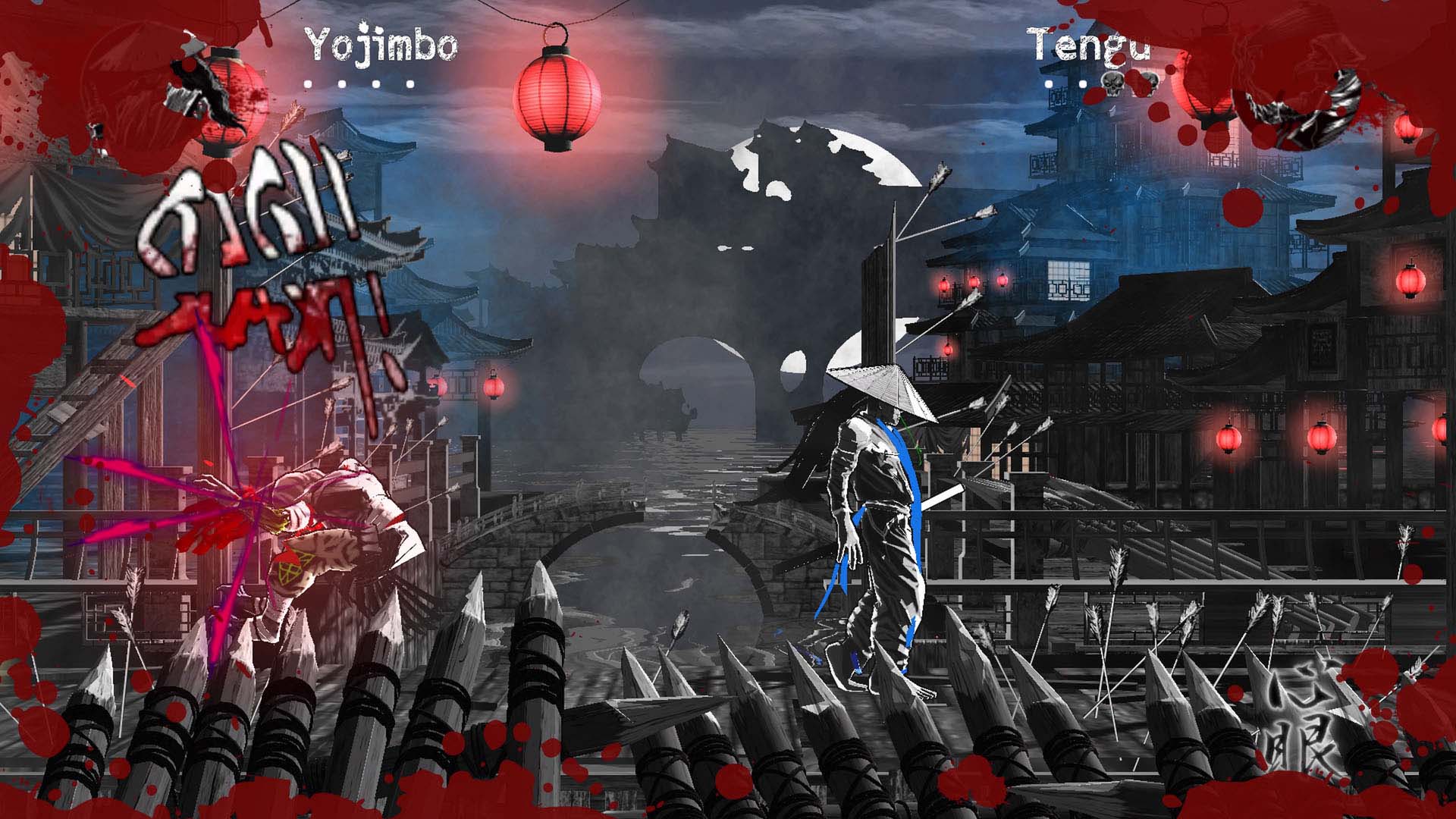Click the second skull icon beside Tengu's name
This screenshot has width=1456, height=819.
1152,82
